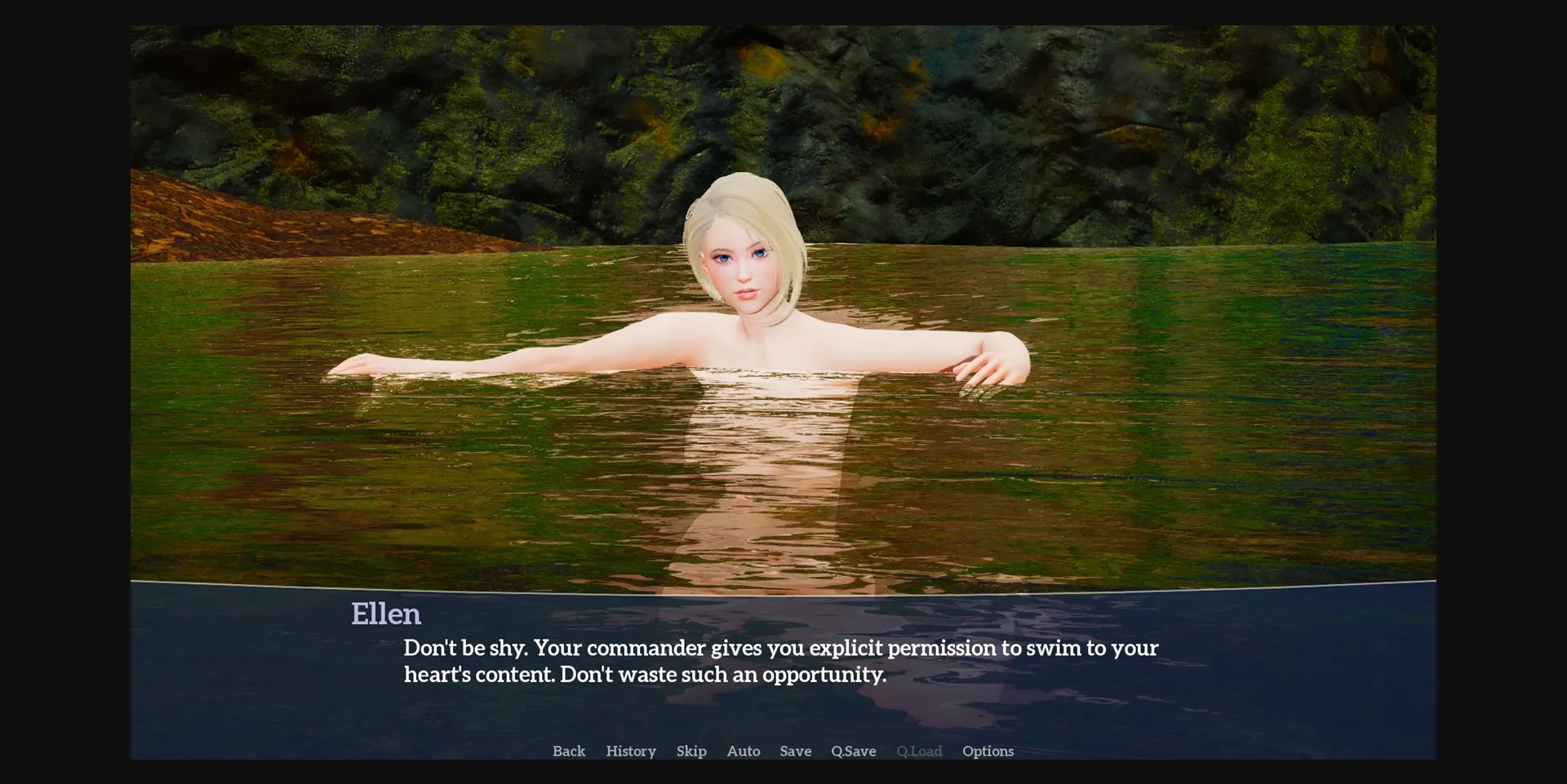1567x784 pixels.
Task: Click the dialogue text to advance
Action: pyautogui.click(x=781, y=661)
